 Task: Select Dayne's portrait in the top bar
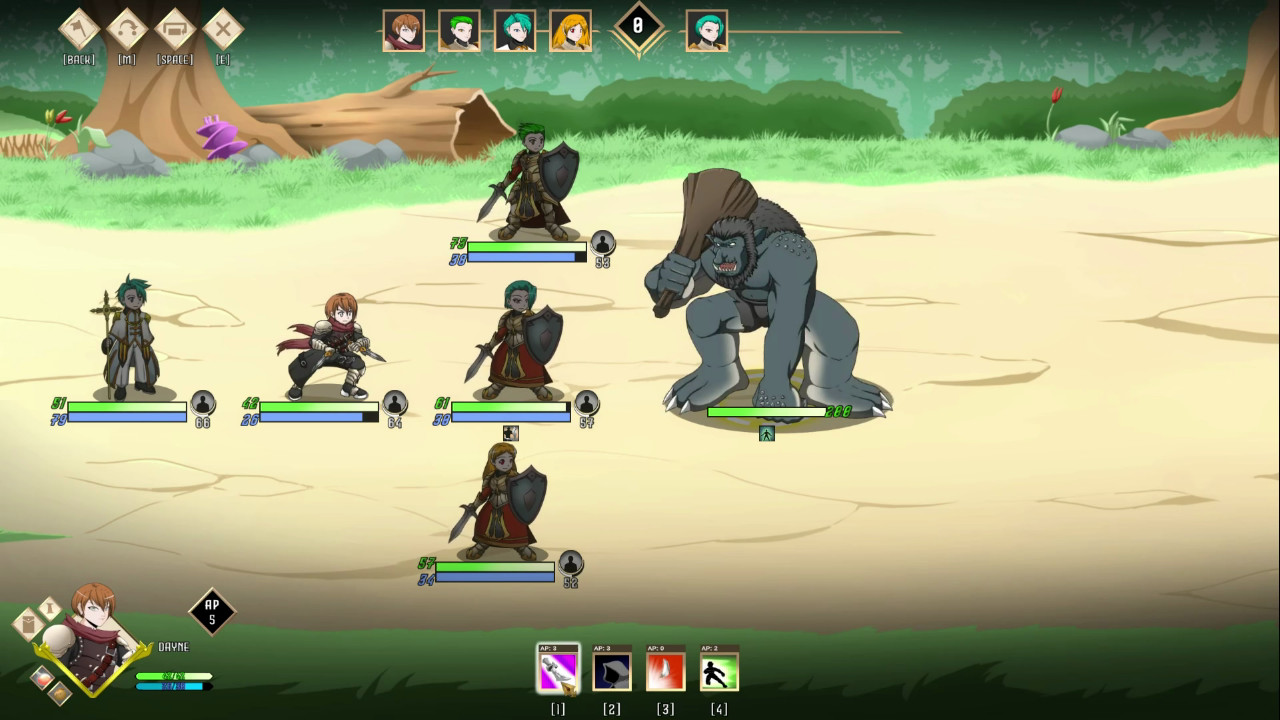pos(404,31)
